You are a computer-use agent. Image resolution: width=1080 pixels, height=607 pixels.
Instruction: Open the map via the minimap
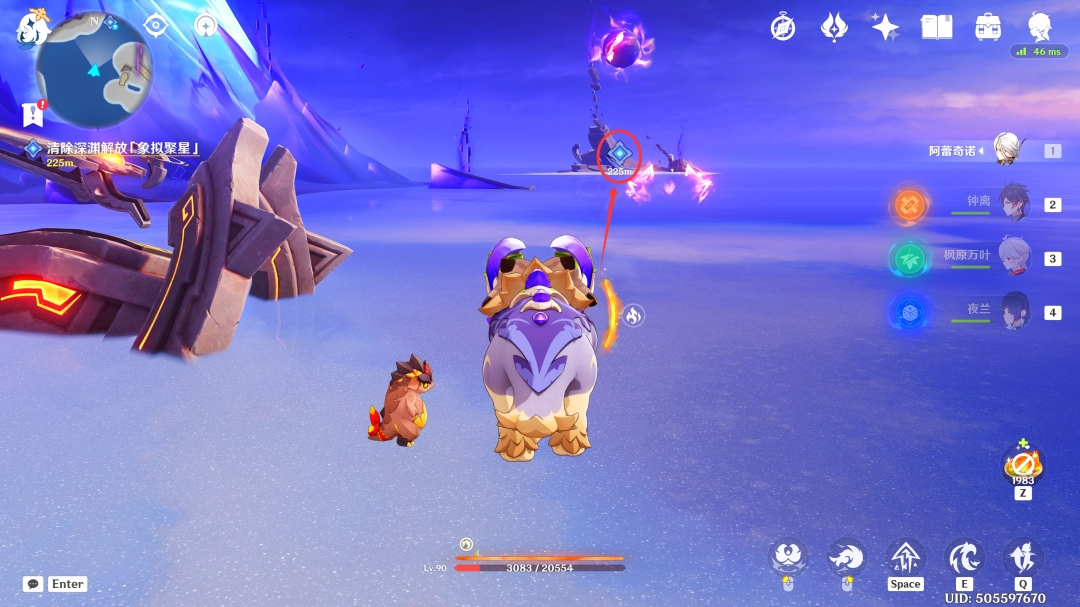coord(94,70)
